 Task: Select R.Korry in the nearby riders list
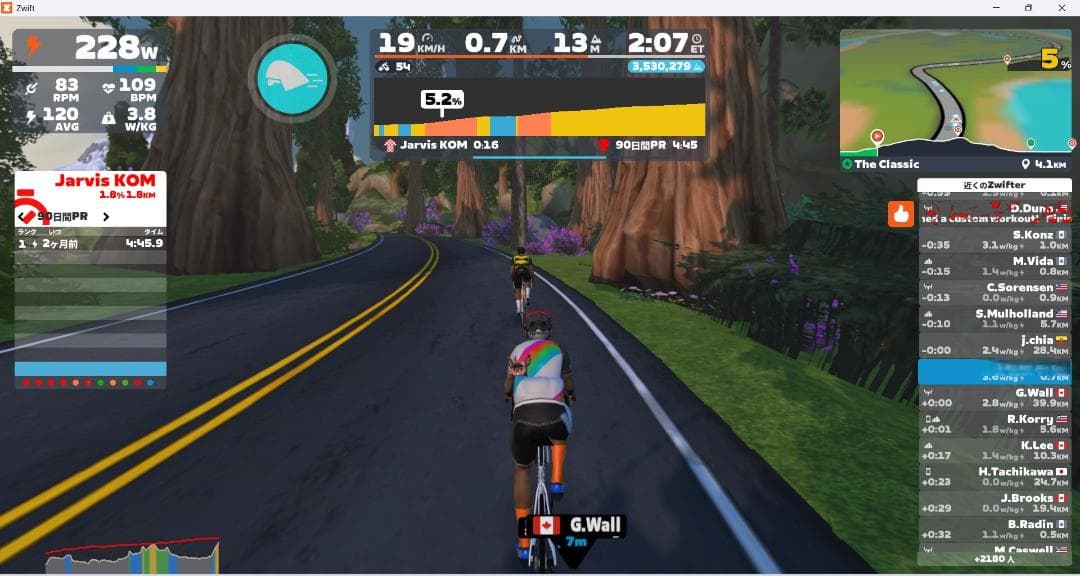coord(994,424)
